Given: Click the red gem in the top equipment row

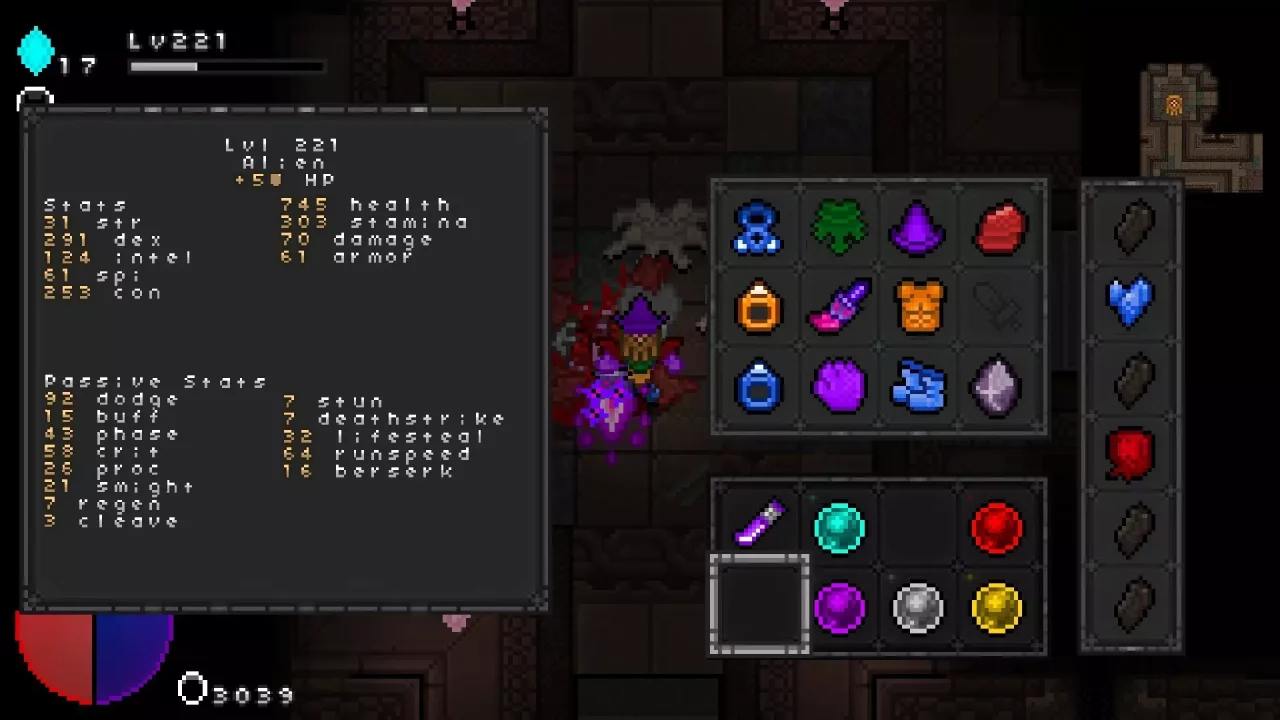Looking at the screenshot, I should (998, 227).
